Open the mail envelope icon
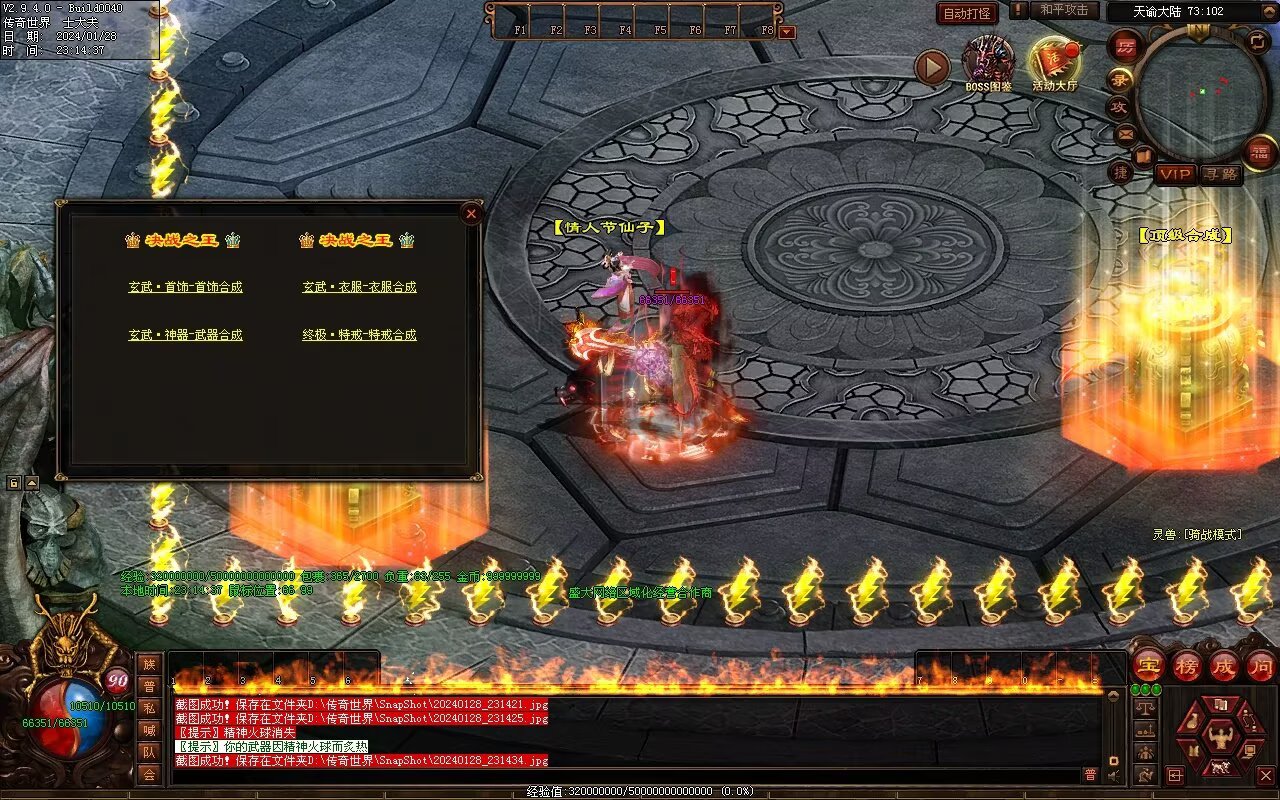The height and width of the screenshot is (800, 1280). point(1126,133)
